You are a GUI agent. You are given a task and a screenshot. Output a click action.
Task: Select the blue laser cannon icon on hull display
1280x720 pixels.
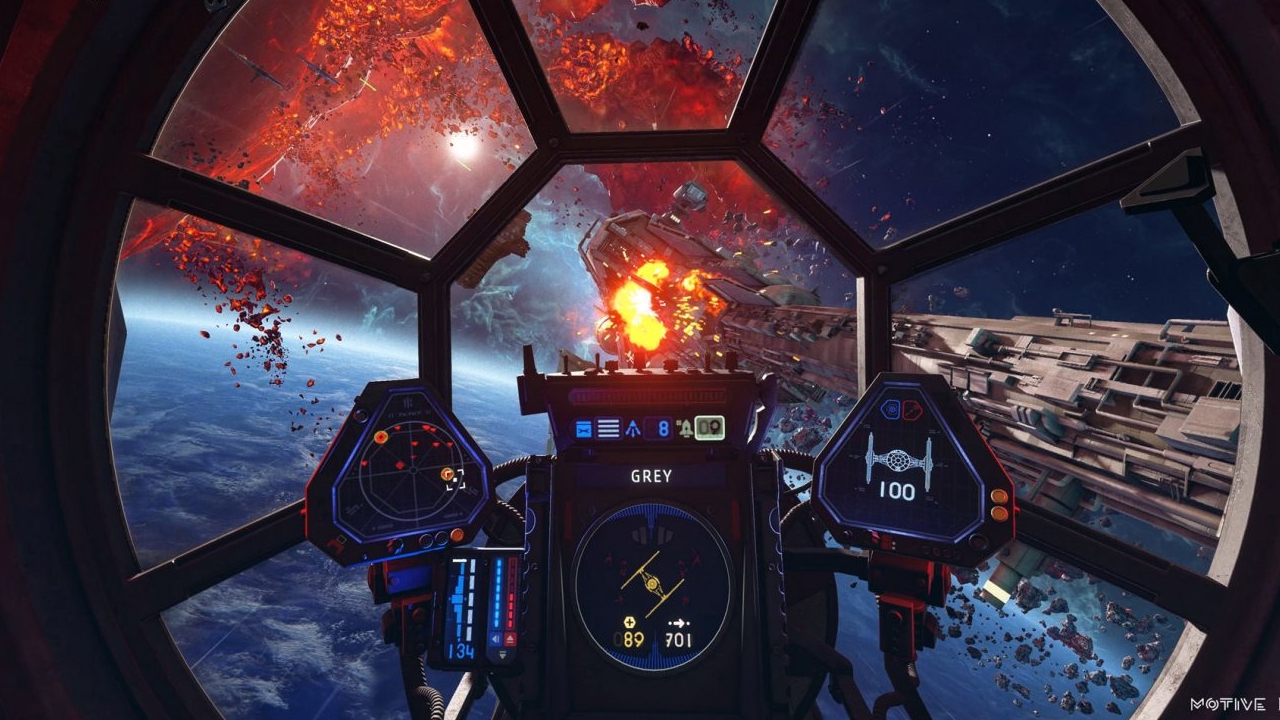(x=890, y=408)
